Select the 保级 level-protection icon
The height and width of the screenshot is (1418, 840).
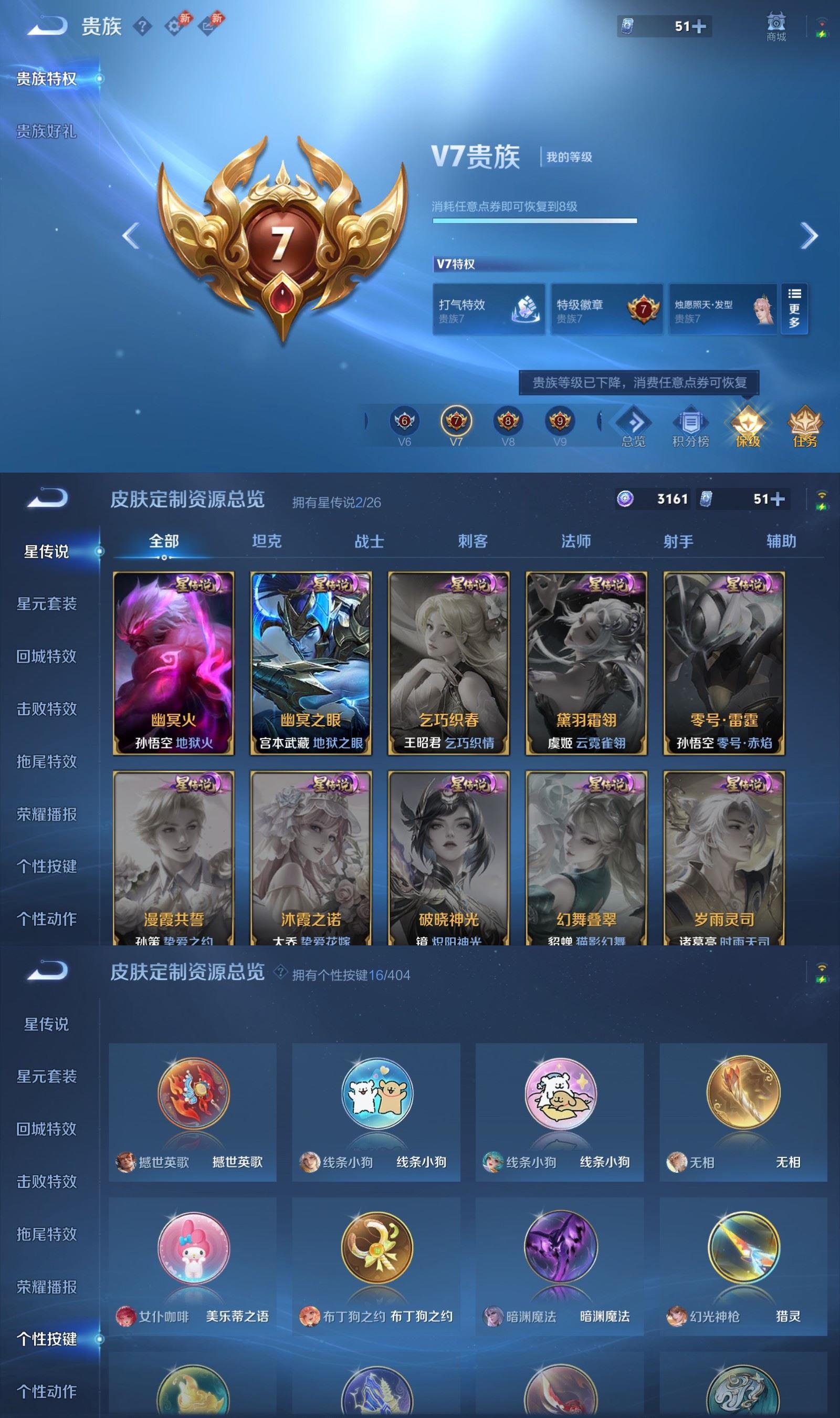tap(748, 424)
